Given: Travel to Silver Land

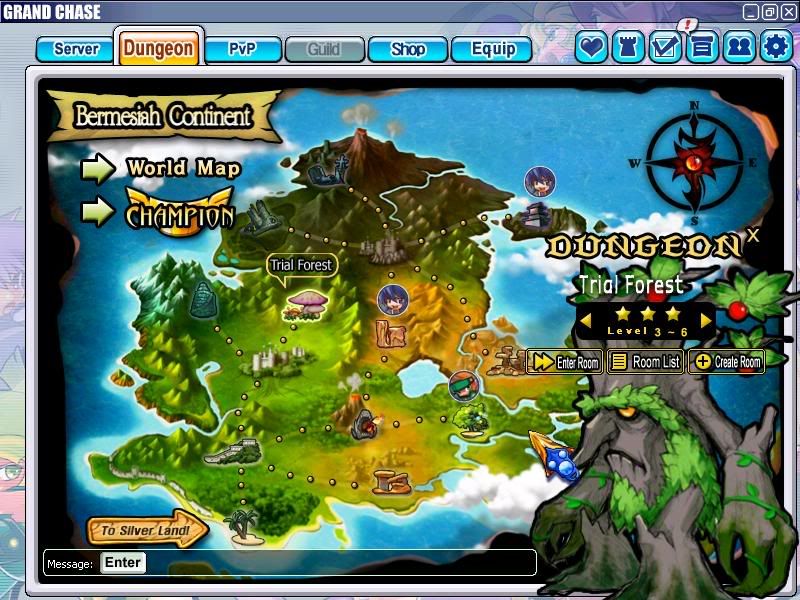Looking at the screenshot, I should (147, 531).
